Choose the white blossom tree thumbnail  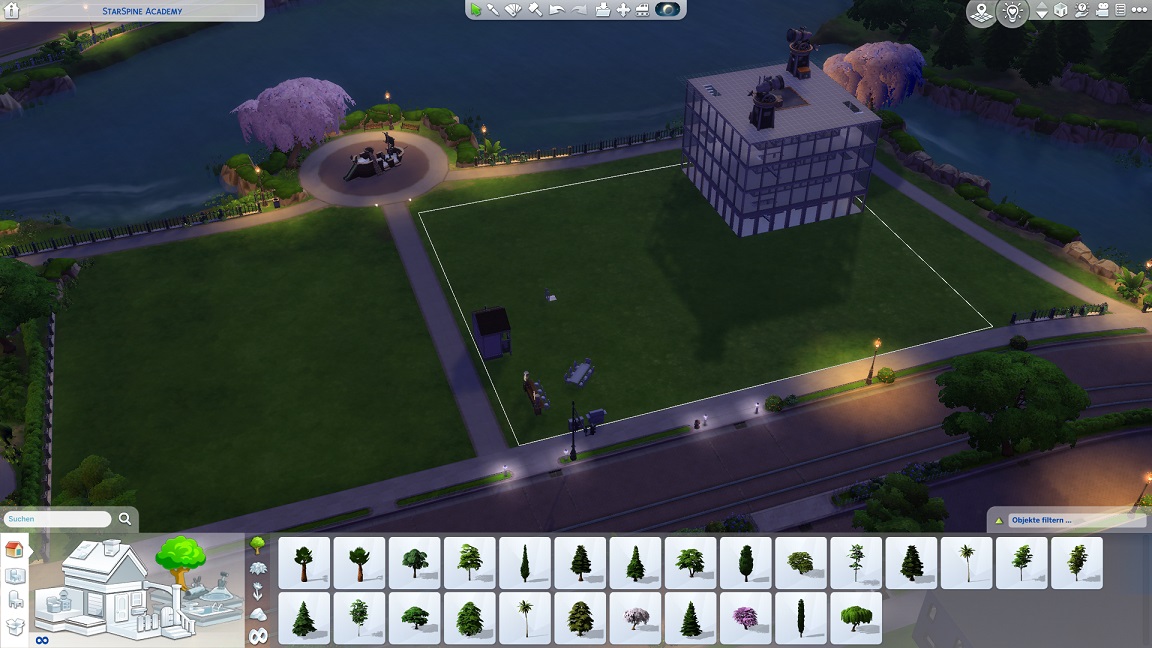coord(635,618)
